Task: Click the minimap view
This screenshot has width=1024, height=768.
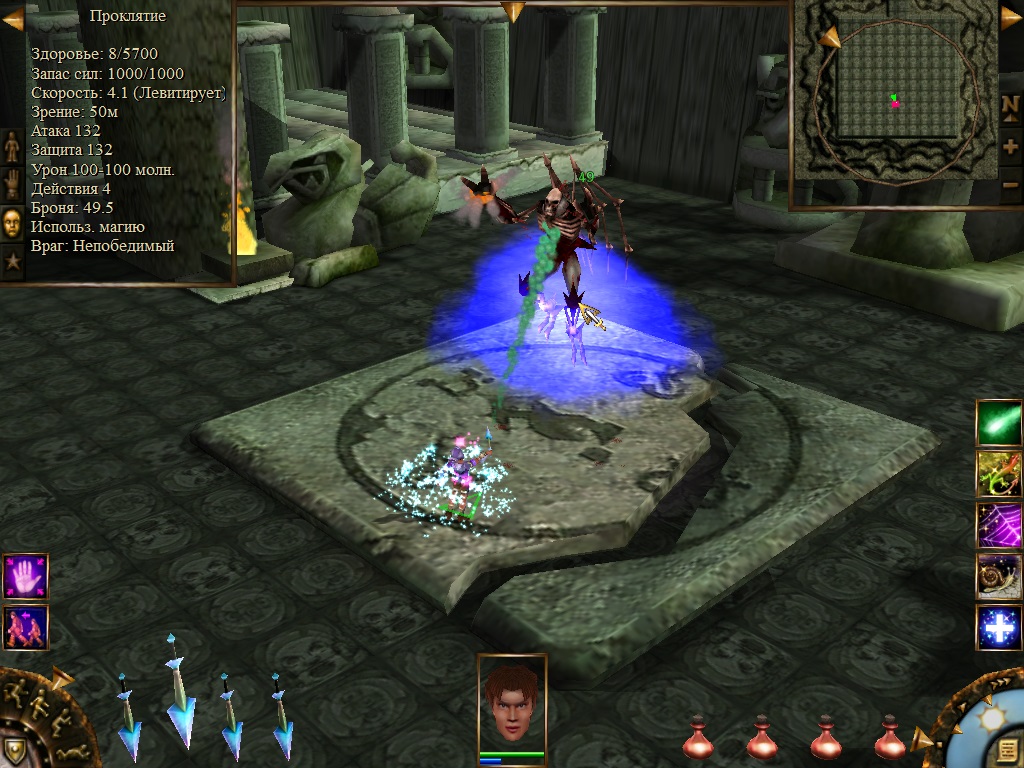Action: [x=894, y=102]
